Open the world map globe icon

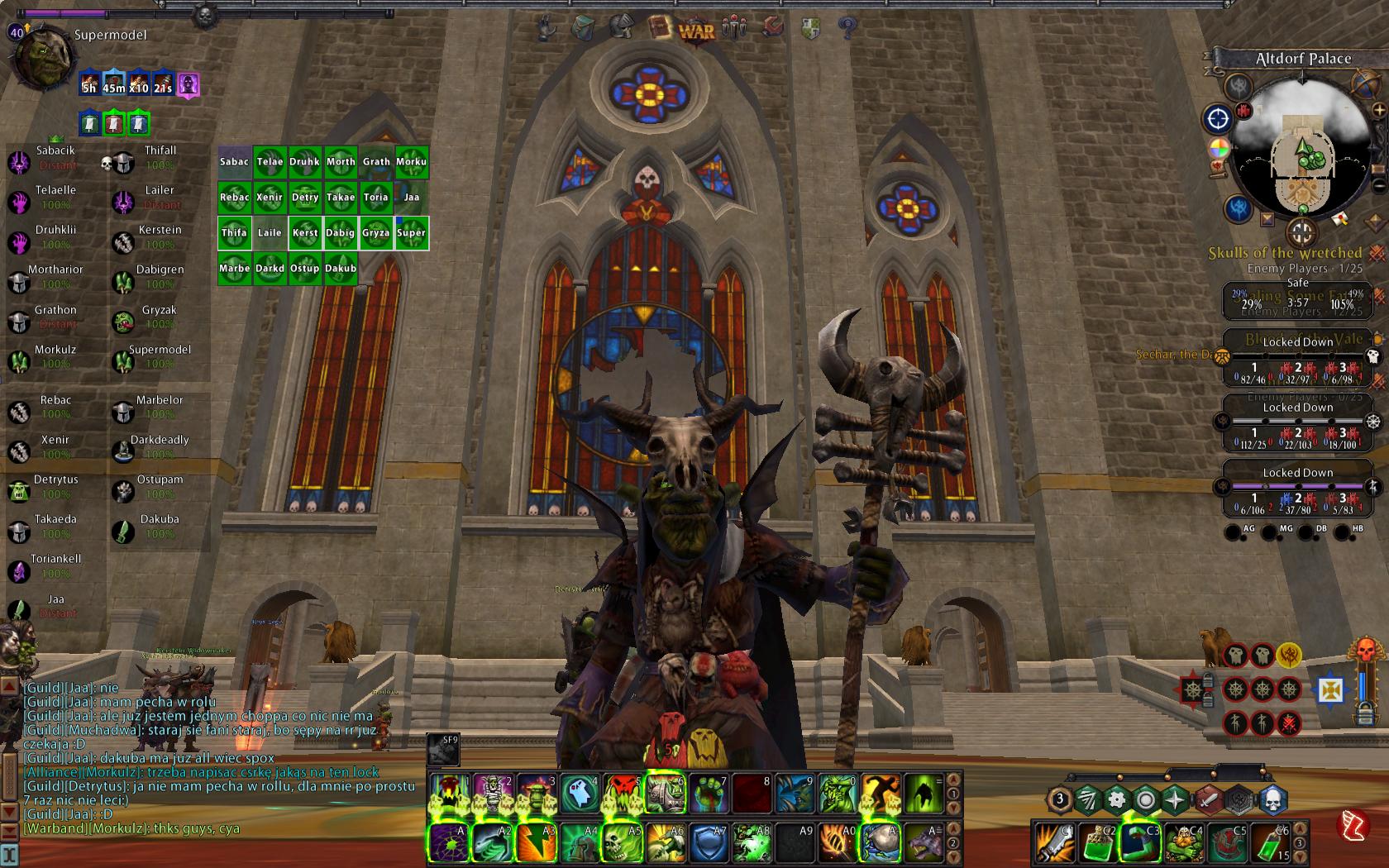[x=1364, y=83]
